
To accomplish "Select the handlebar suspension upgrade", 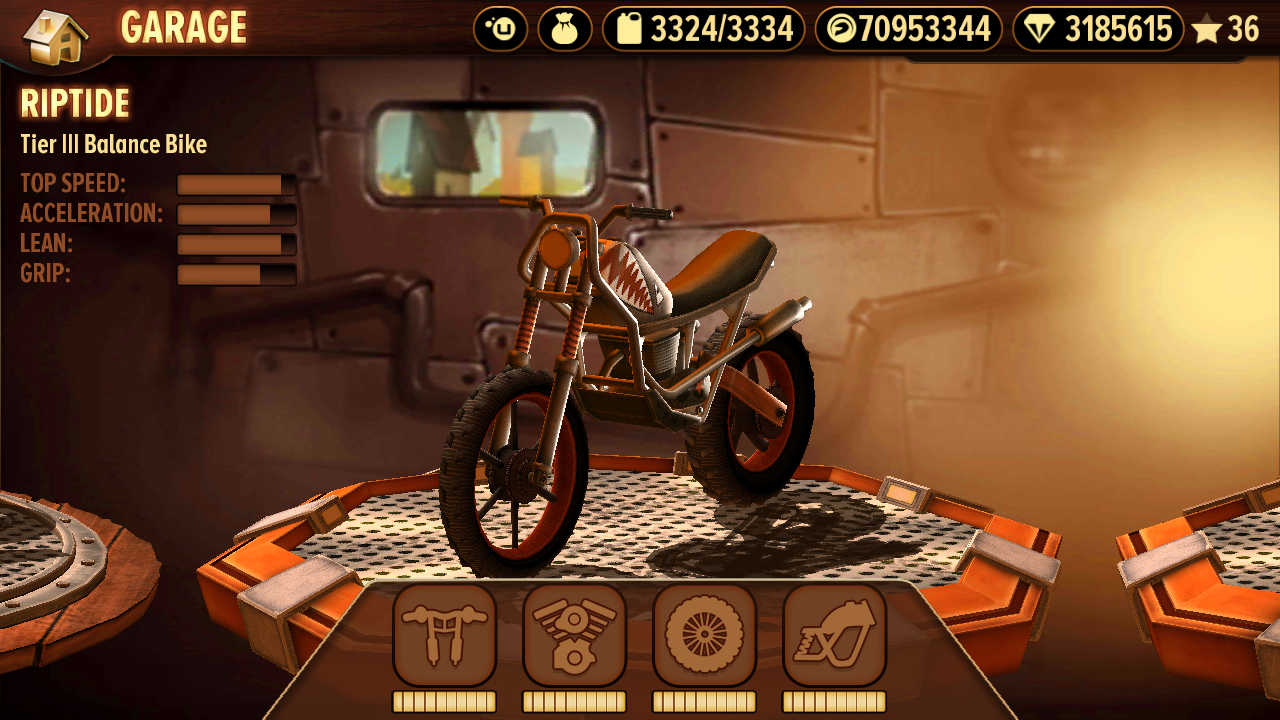I will tap(444, 635).
